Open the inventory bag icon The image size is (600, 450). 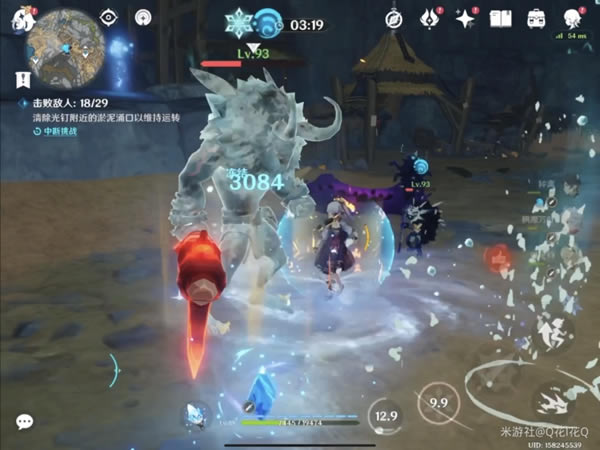click(537, 17)
